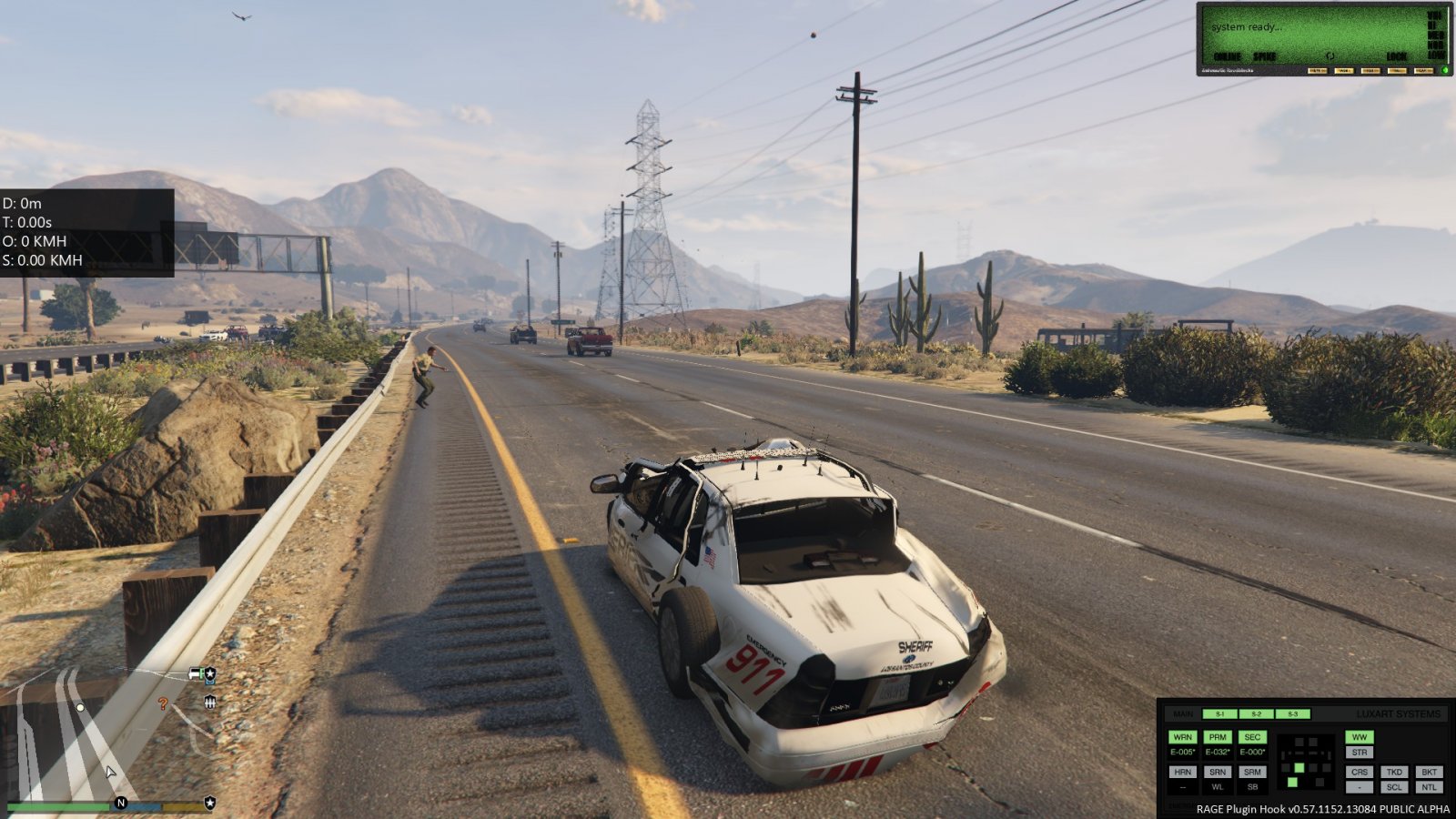Toggle the S-3 siren stage button
Viewport: 1456px width, 819px height.
click(x=1292, y=714)
